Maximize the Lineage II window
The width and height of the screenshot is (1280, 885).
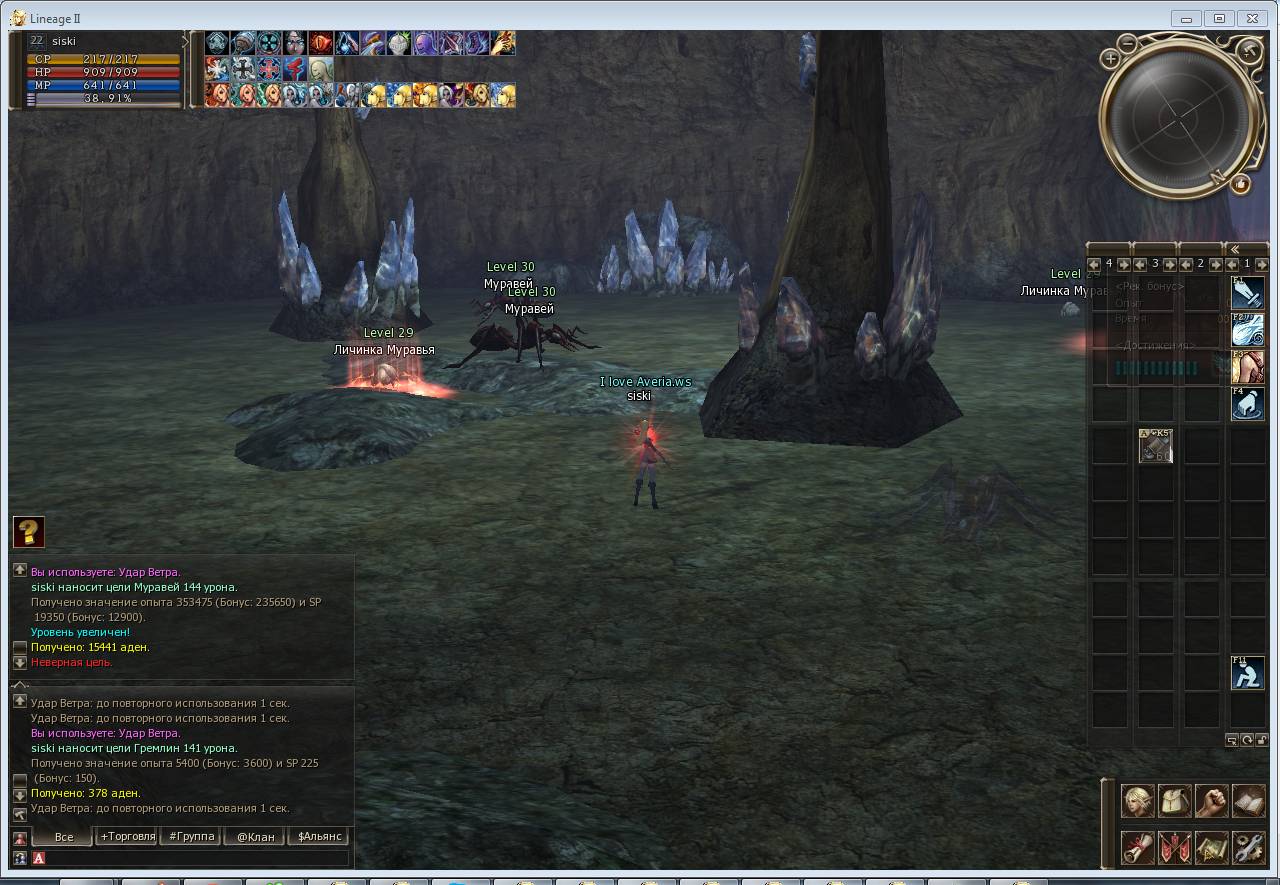(1219, 18)
